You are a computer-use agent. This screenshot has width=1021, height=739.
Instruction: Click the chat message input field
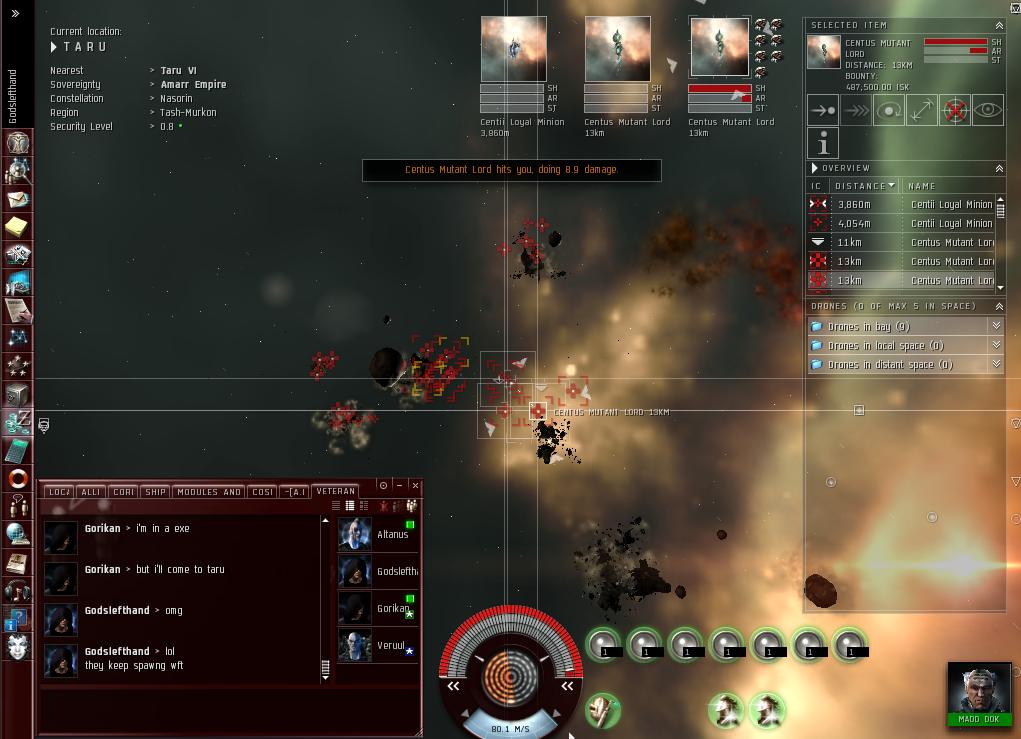coord(230,710)
